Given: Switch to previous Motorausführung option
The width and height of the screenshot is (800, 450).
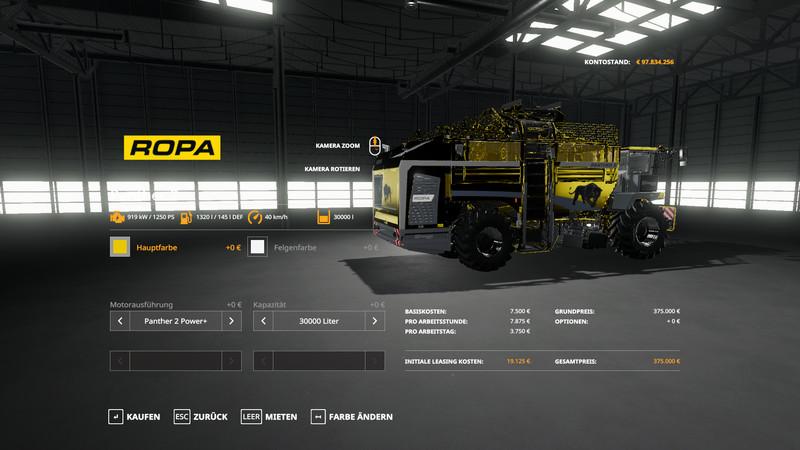Looking at the screenshot, I should 120,321.
